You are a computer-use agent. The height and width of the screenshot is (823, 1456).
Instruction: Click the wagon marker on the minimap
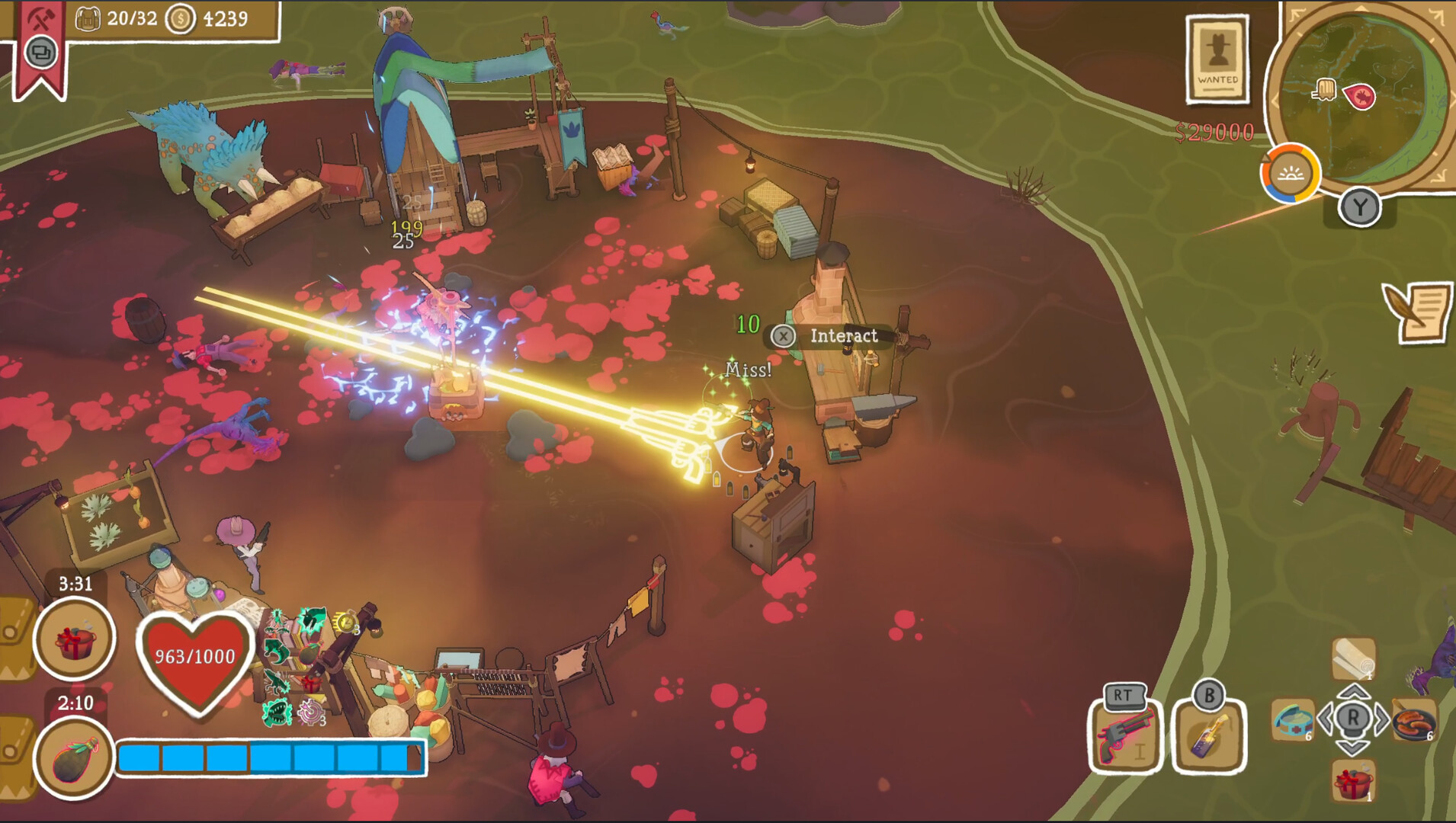click(x=1325, y=90)
